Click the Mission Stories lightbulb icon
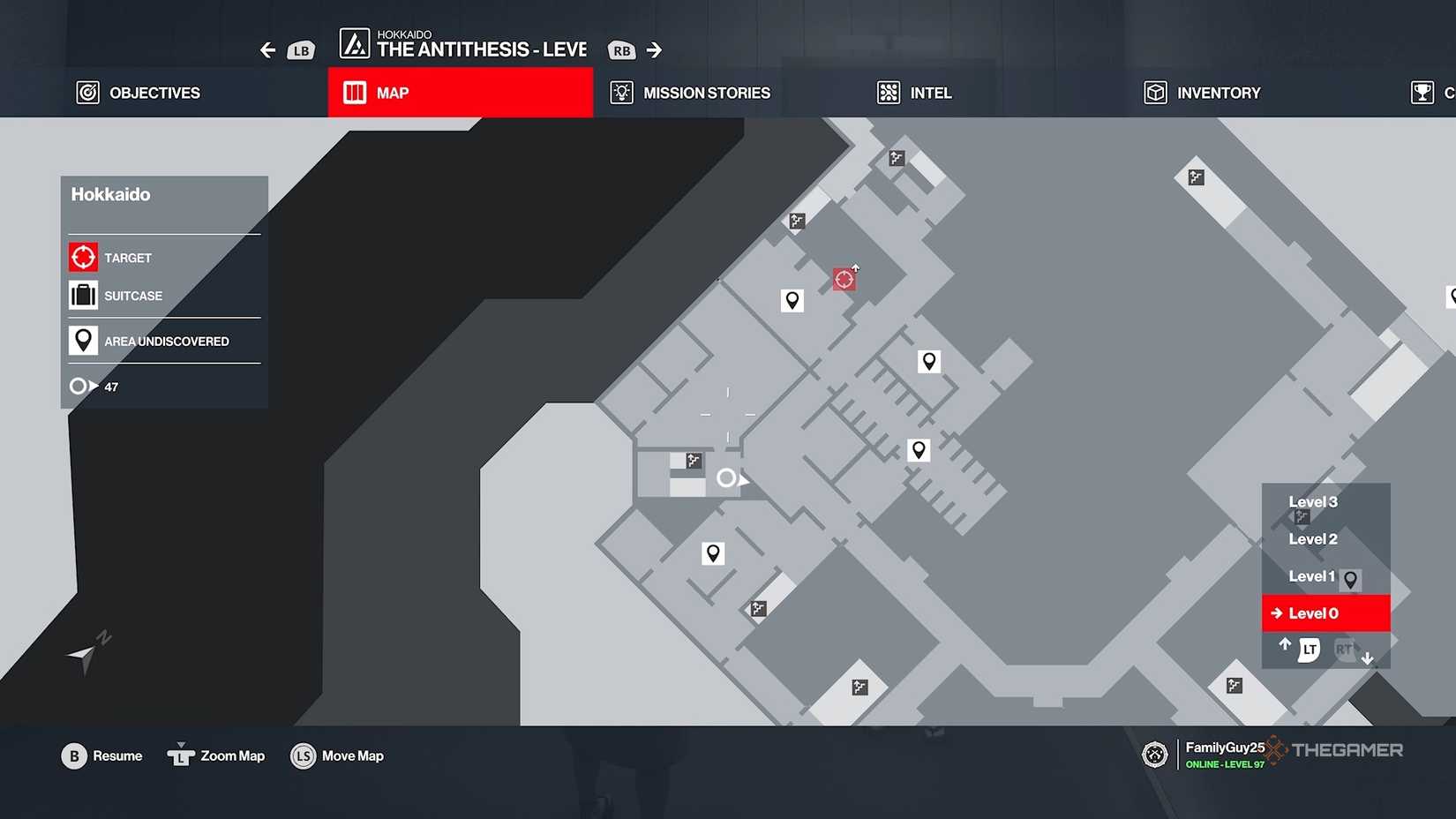Screen dimensions: 1456x819 point(621,93)
